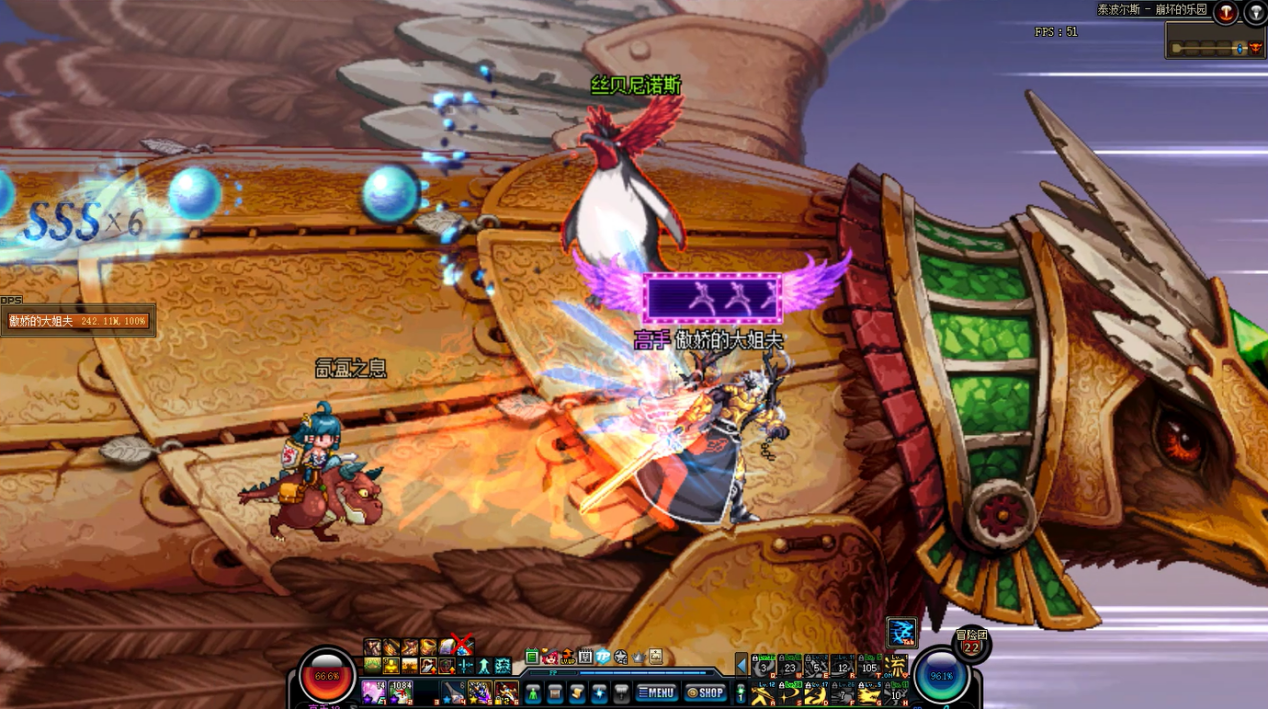1268x709 pixels.
Task: Activate the skill showing cooldown 105
Action: tap(869, 666)
